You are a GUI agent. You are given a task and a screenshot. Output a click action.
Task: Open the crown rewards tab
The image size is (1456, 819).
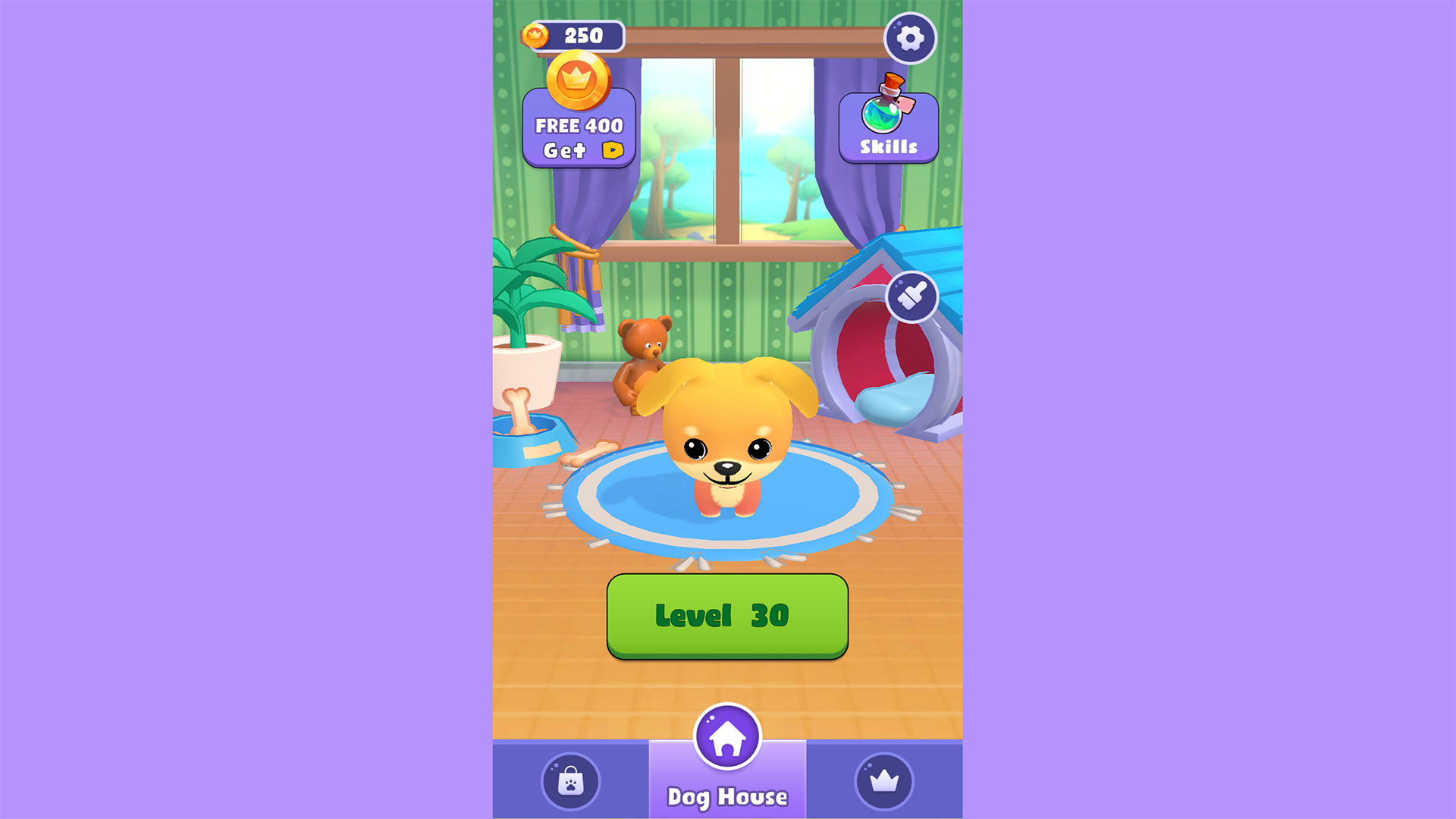(883, 782)
